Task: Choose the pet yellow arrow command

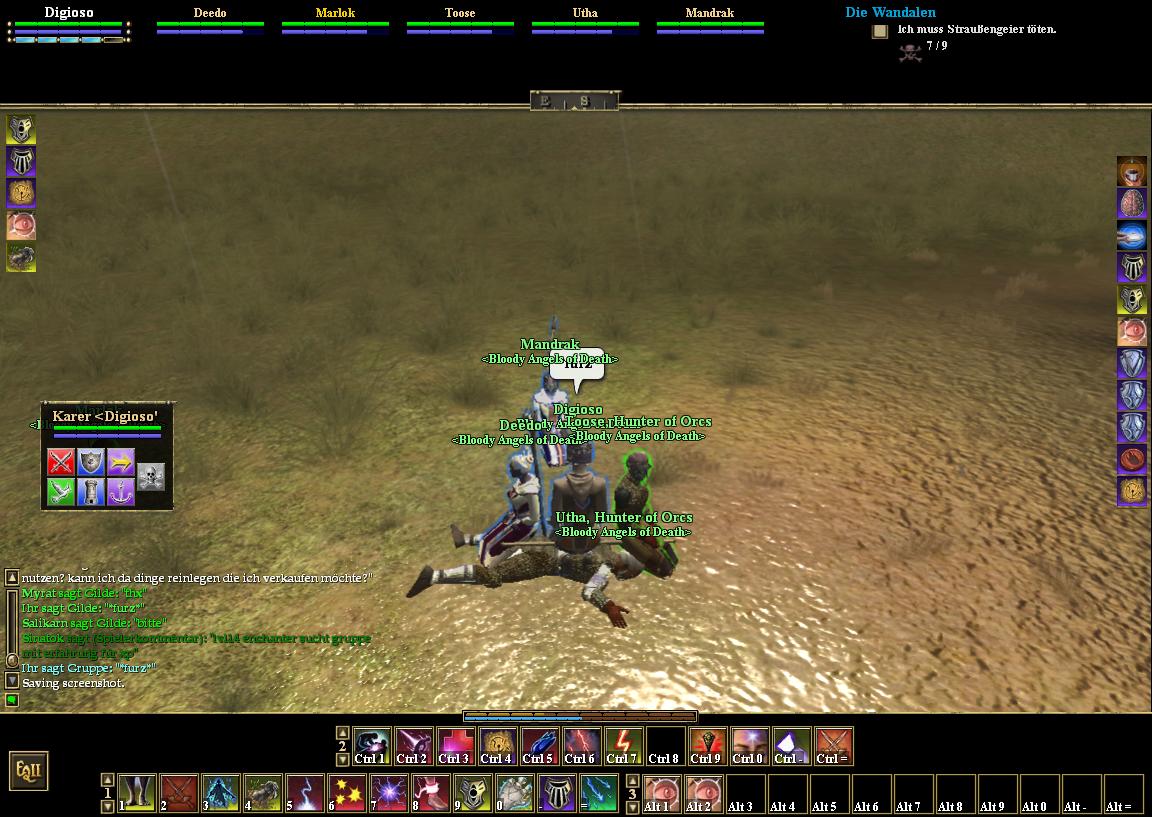Action: (x=121, y=462)
